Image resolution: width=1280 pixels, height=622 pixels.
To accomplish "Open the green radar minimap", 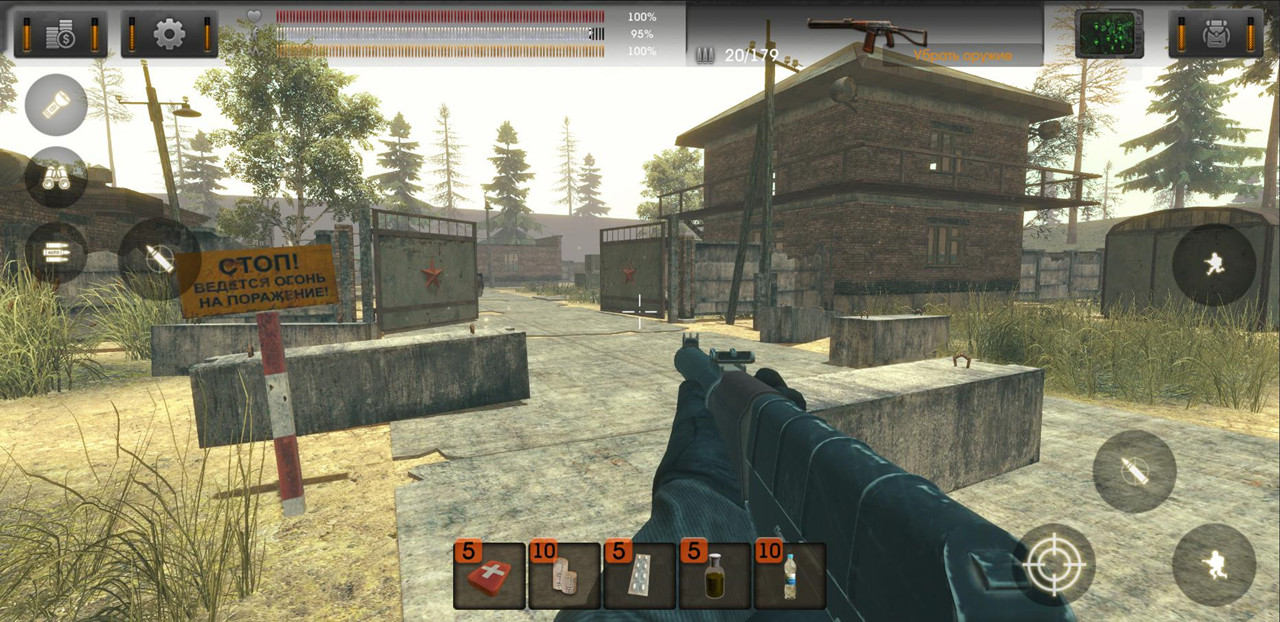I will coord(1109,34).
